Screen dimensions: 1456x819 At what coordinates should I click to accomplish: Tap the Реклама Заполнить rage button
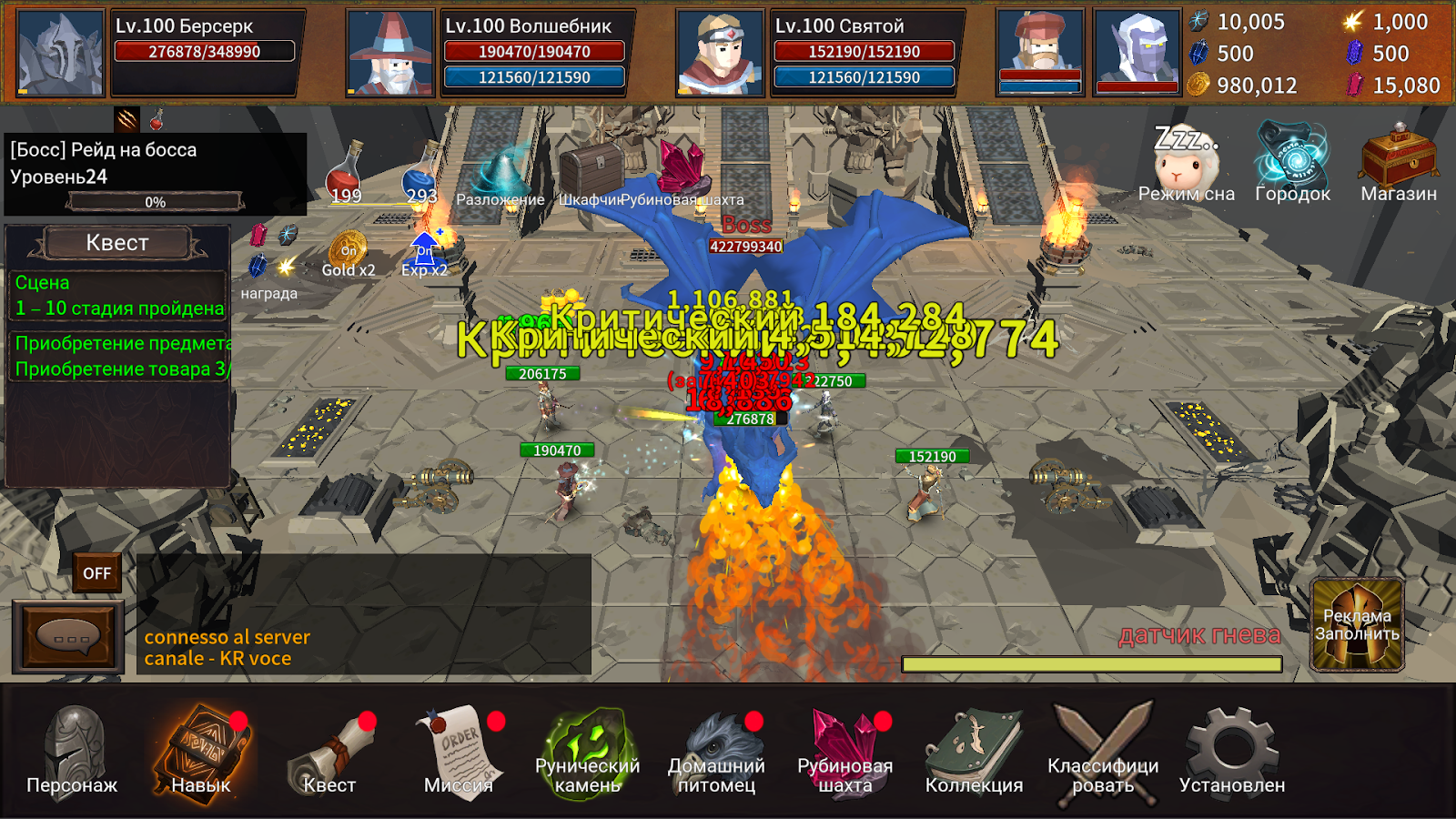(x=1357, y=625)
